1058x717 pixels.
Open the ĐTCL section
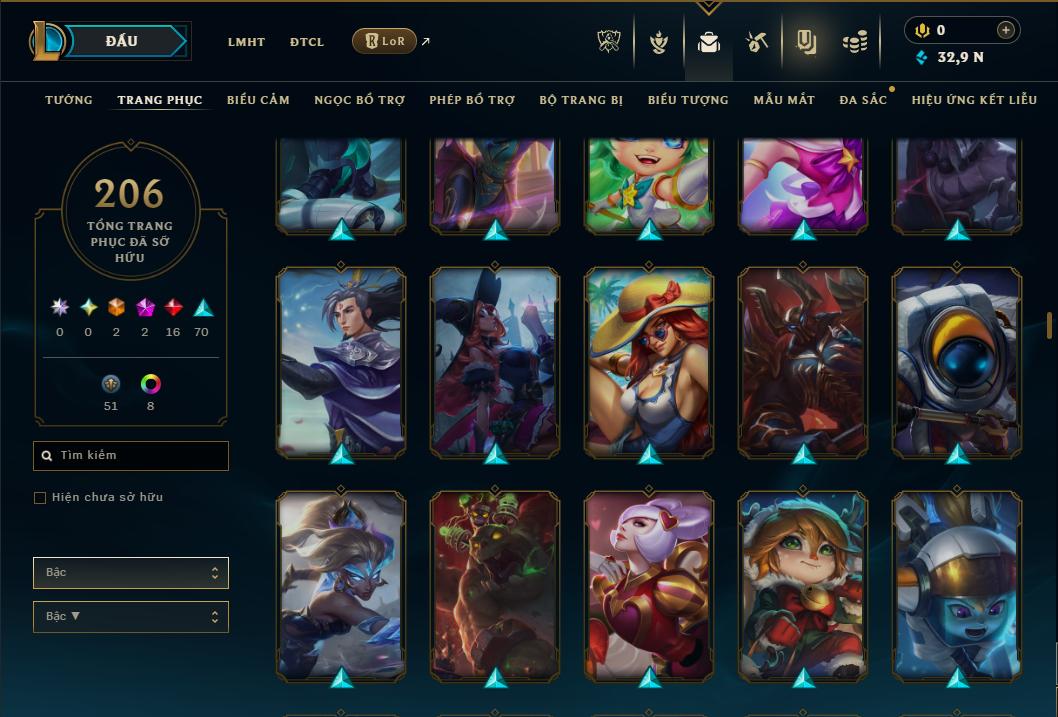[x=307, y=42]
